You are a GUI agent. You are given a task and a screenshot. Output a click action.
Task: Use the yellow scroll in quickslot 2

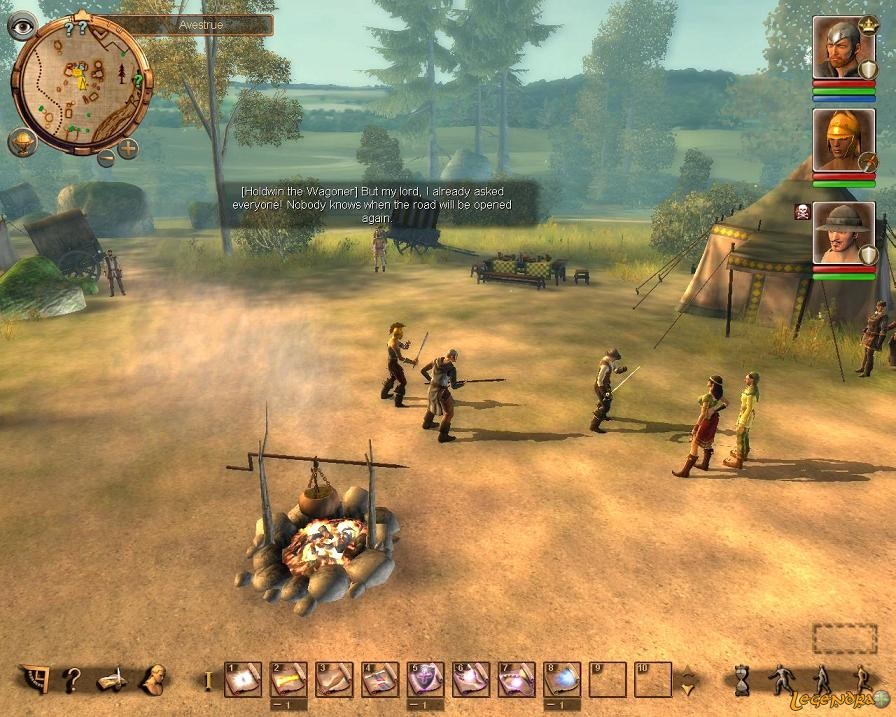point(288,680)
